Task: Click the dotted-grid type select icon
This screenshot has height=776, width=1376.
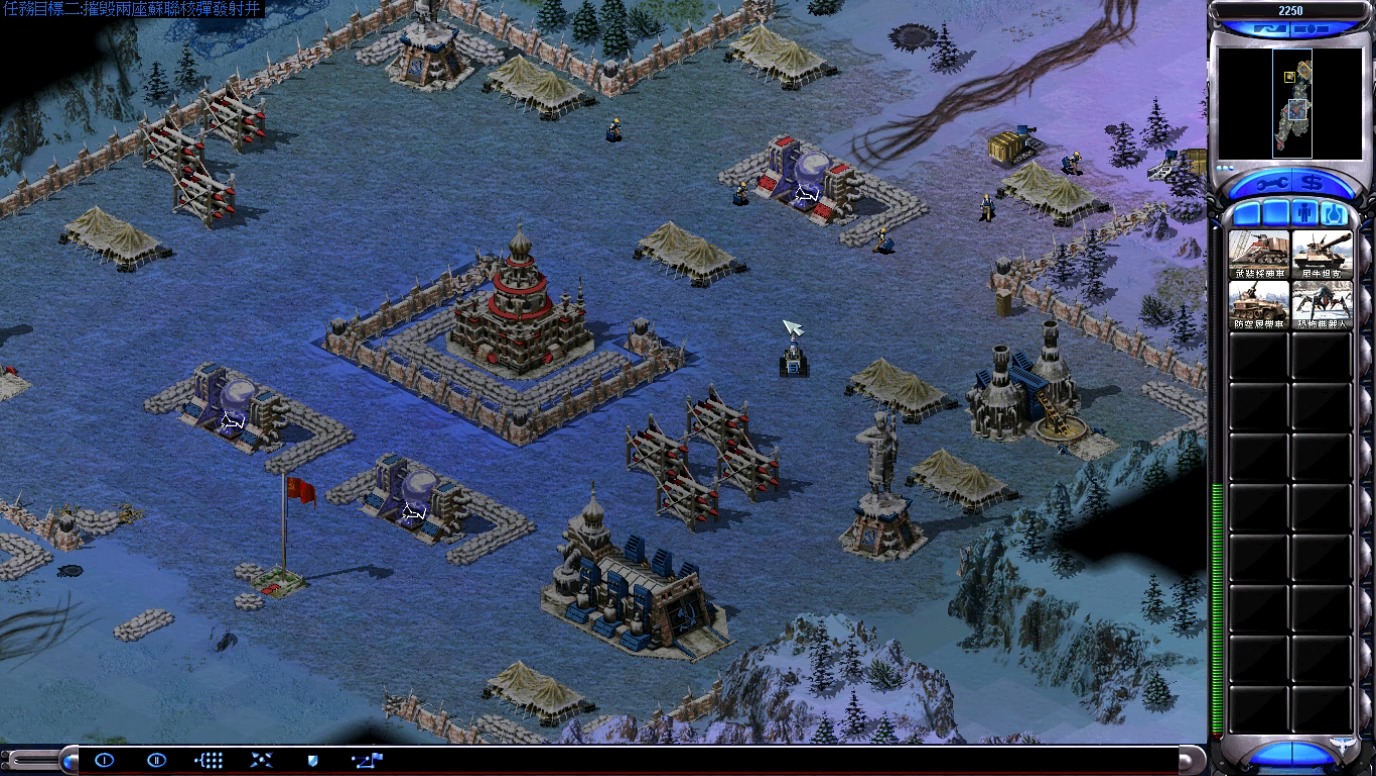Action: (x=208, y=761)
